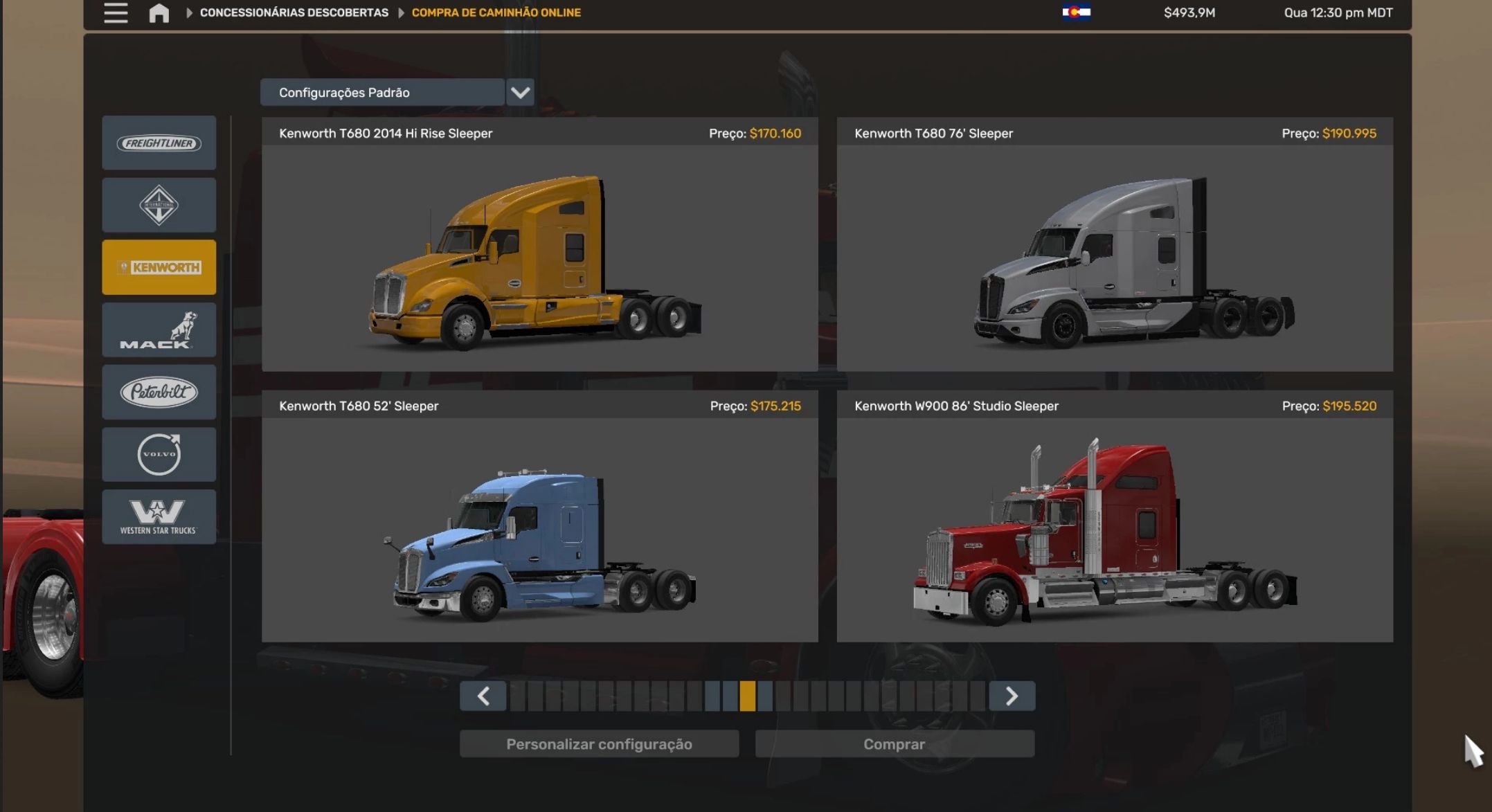Select the red Kenworth W900 Studio Sleeper
Screen dimensions: 1492x812
click(1114, 529)
